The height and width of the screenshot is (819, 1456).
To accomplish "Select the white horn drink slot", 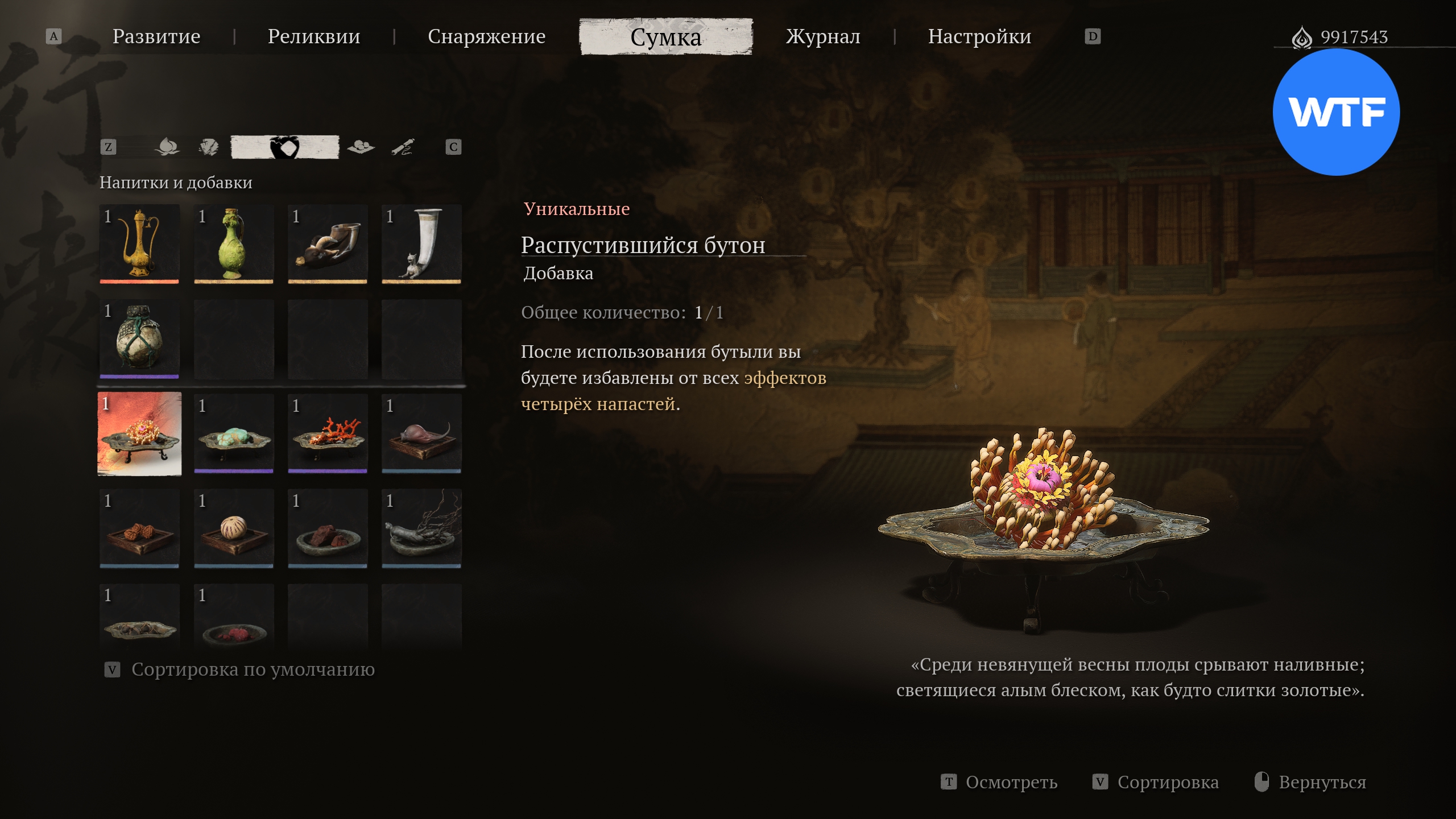I will tap(421, 244).
